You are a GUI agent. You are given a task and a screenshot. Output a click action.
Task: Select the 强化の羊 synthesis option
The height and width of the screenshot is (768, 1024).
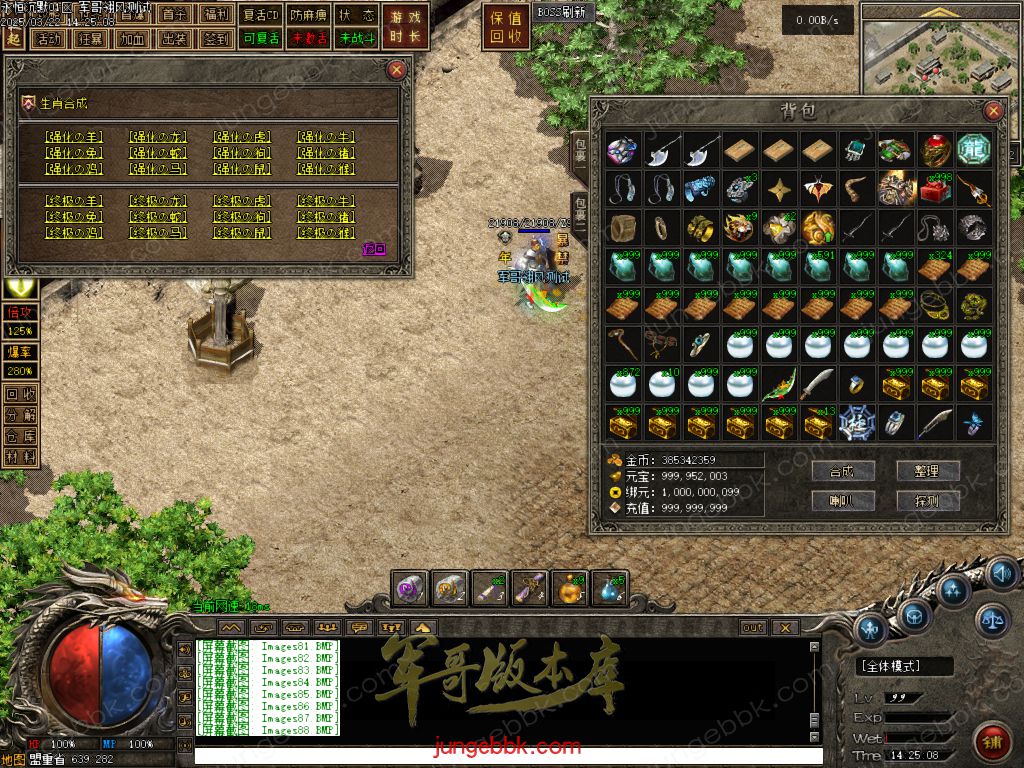point(73,137)
